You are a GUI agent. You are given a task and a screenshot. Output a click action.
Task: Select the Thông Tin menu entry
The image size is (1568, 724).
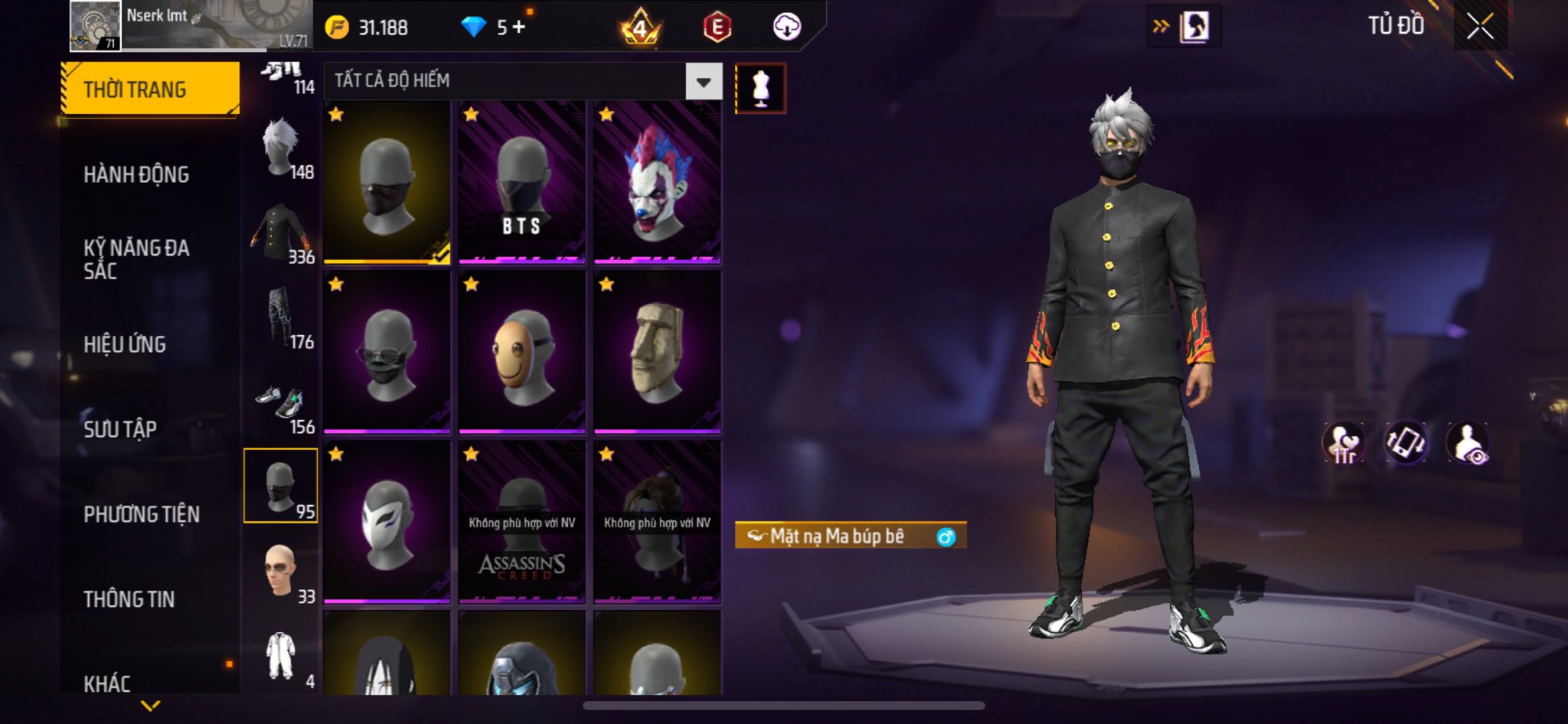coord(129,599)
